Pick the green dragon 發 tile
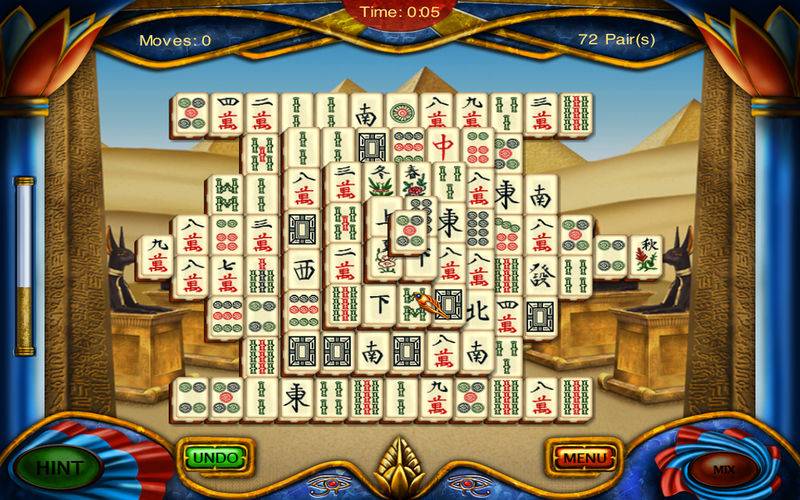The height and width of the screenshot is (500, 800). 542,274
